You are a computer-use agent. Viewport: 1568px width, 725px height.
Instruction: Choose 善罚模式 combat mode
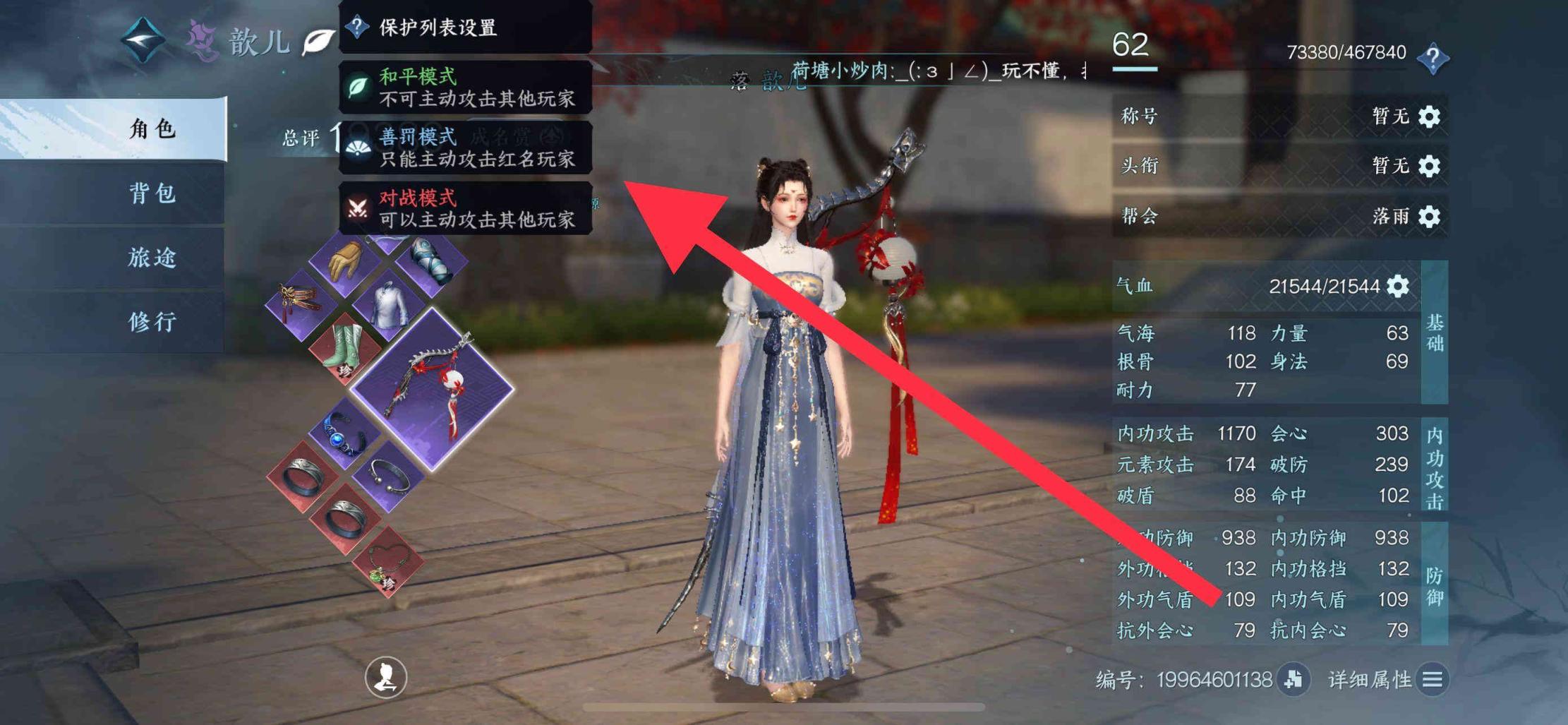(x=465, y=148)
